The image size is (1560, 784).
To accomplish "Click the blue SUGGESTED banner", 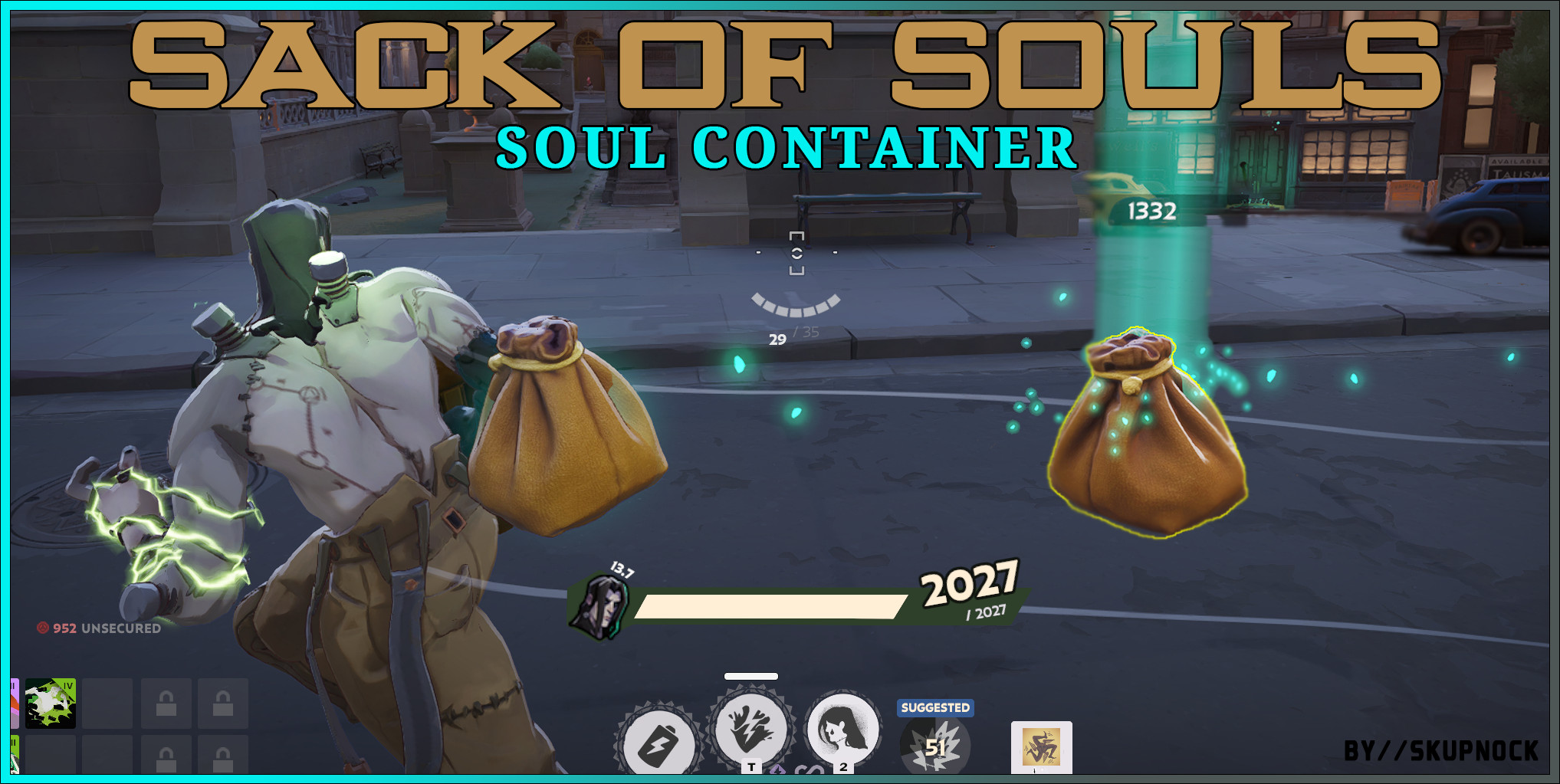I will [x=934, y=707].
